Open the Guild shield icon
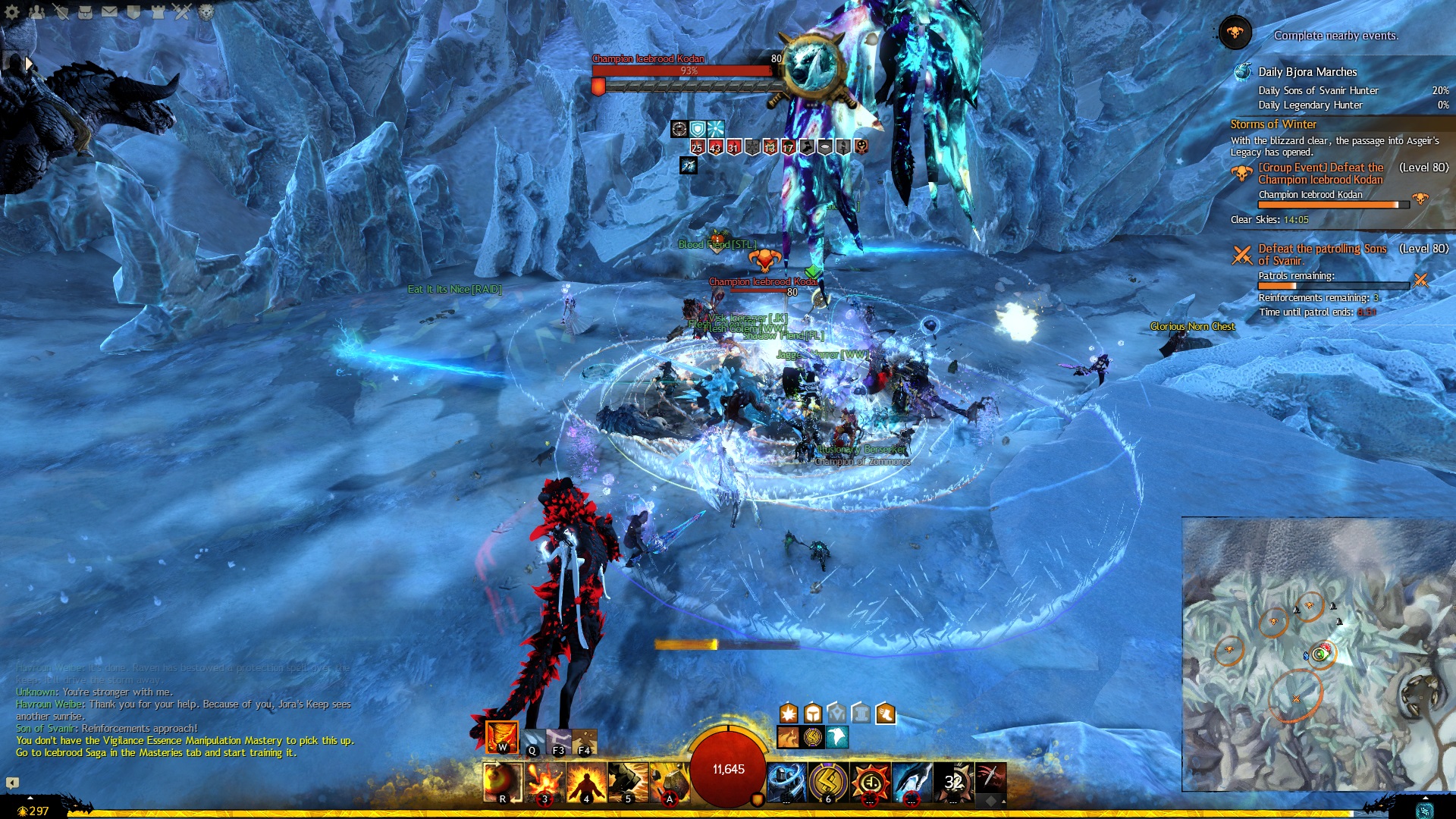This screenshot has width=1456, height=819. [x=133, y=11]
